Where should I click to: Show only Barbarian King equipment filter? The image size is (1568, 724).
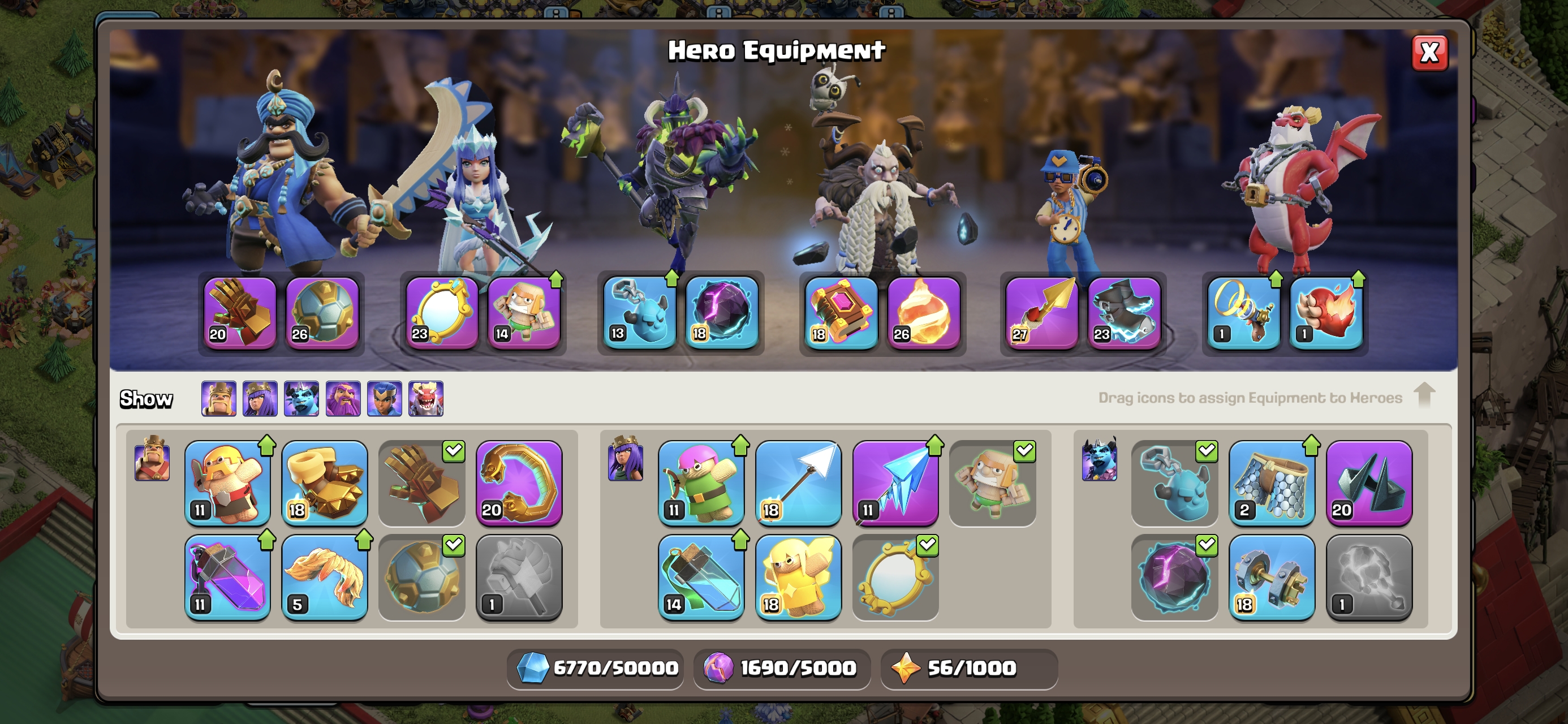(218, 399)
